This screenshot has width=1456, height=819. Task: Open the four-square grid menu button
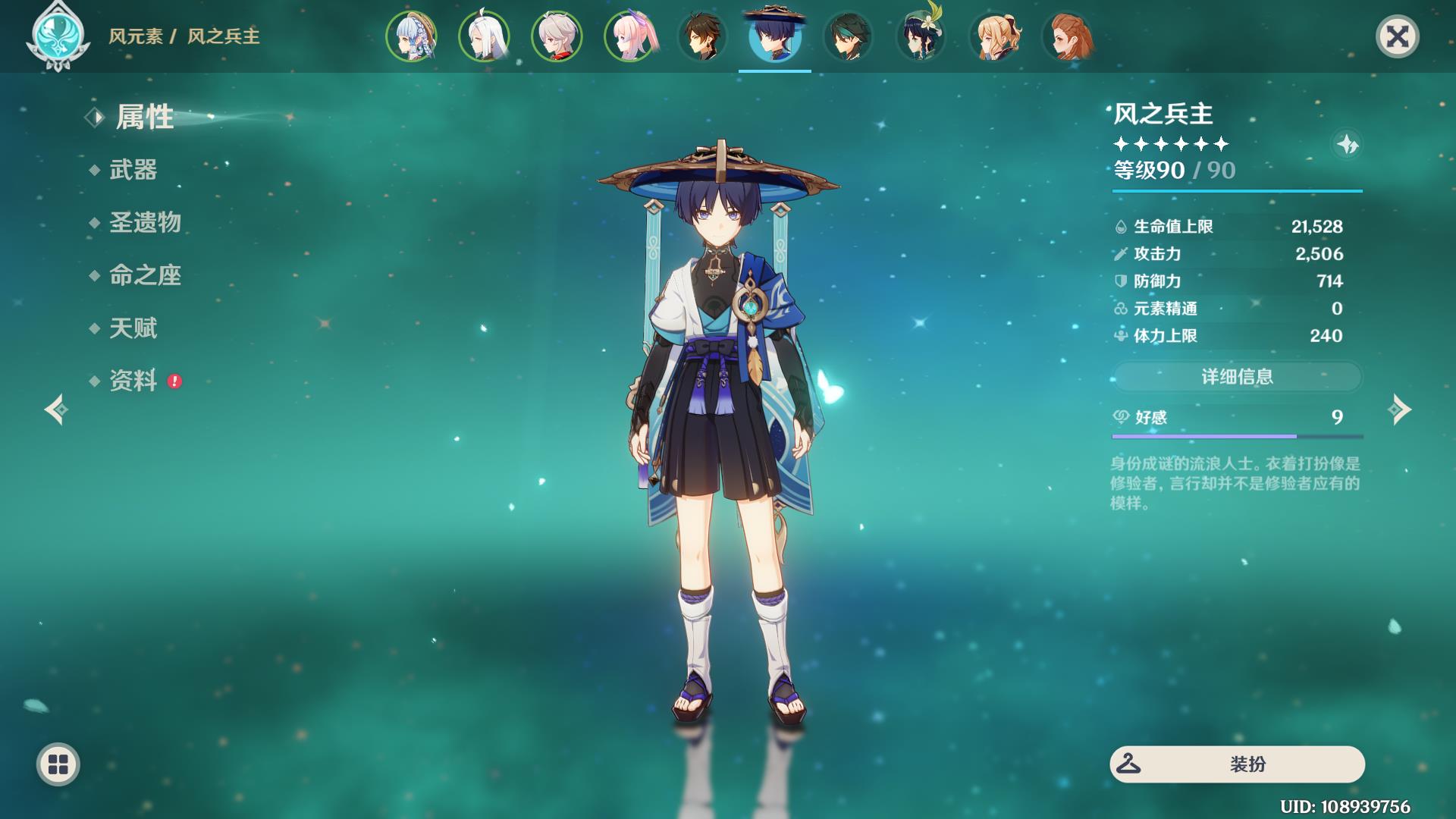click(x=58, y=764)
